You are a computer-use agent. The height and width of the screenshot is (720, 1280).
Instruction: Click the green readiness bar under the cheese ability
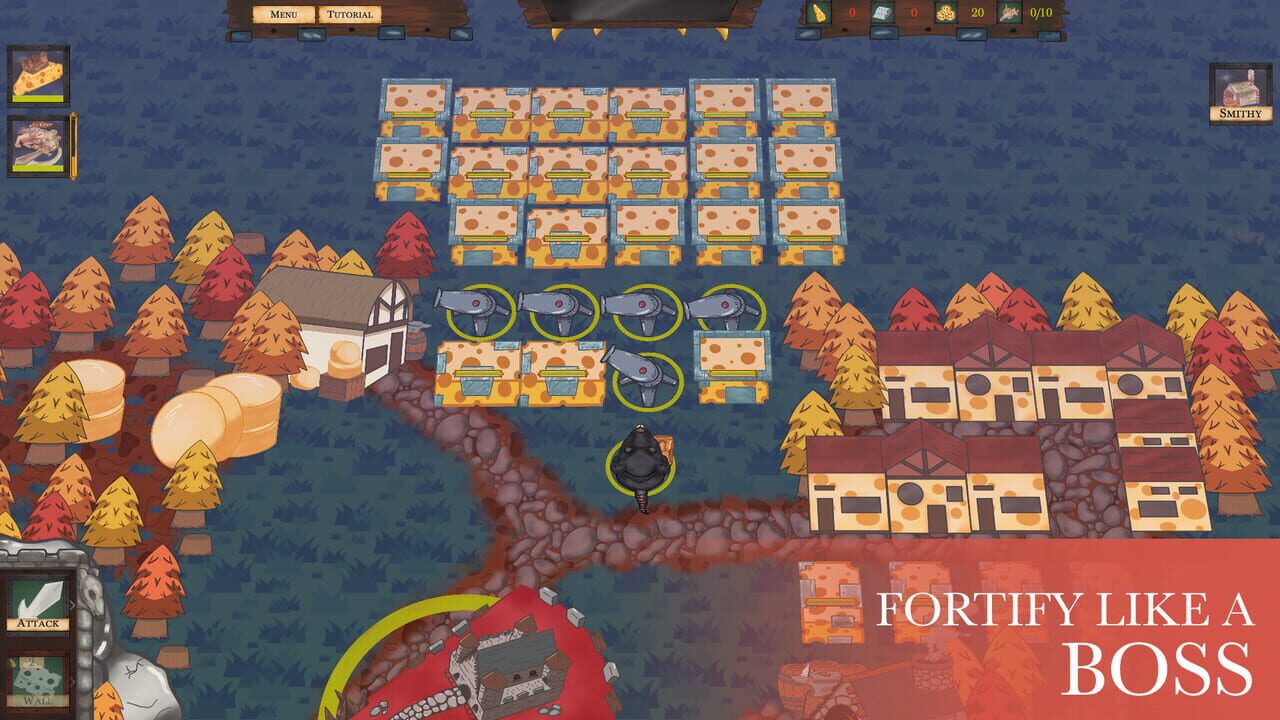[38, 99]
